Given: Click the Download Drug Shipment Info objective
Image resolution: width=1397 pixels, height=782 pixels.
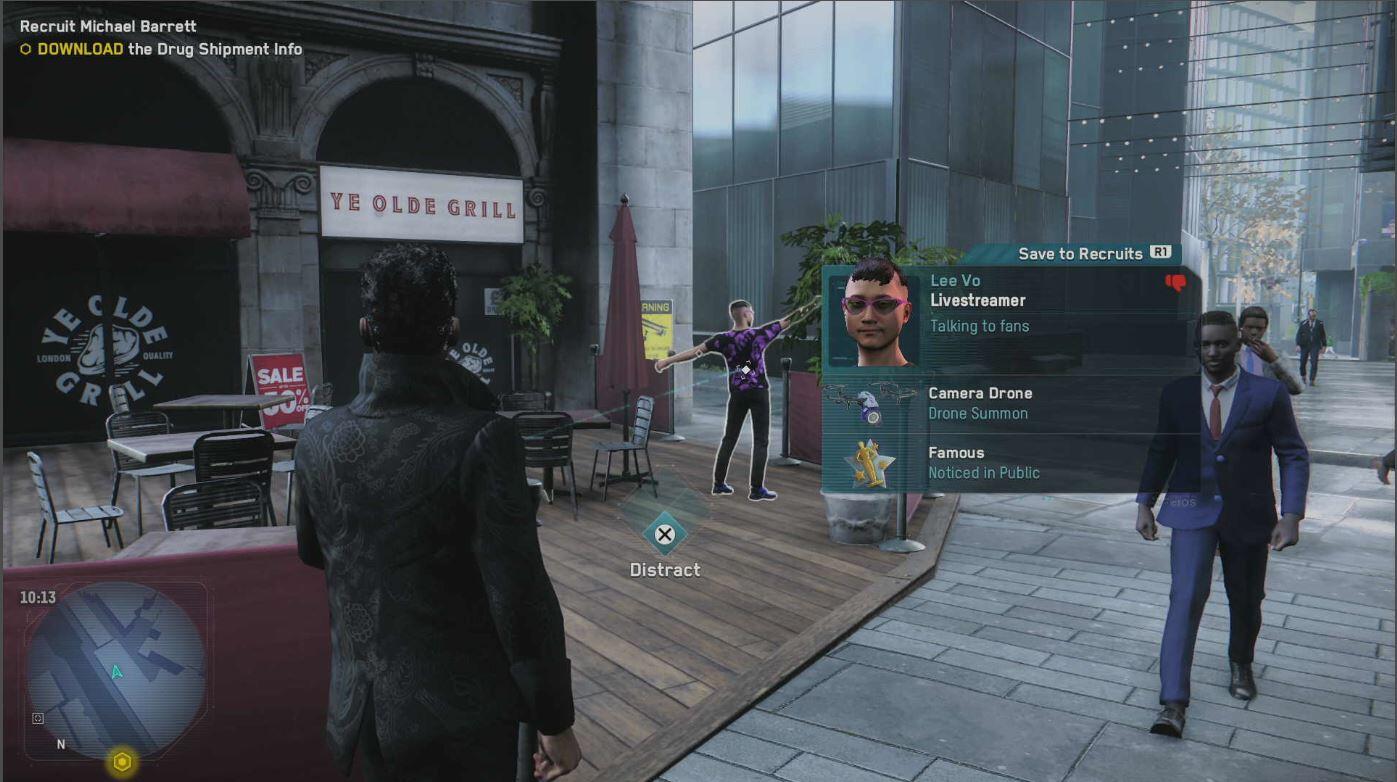Looking at the screenshot, I should [169, 49].
